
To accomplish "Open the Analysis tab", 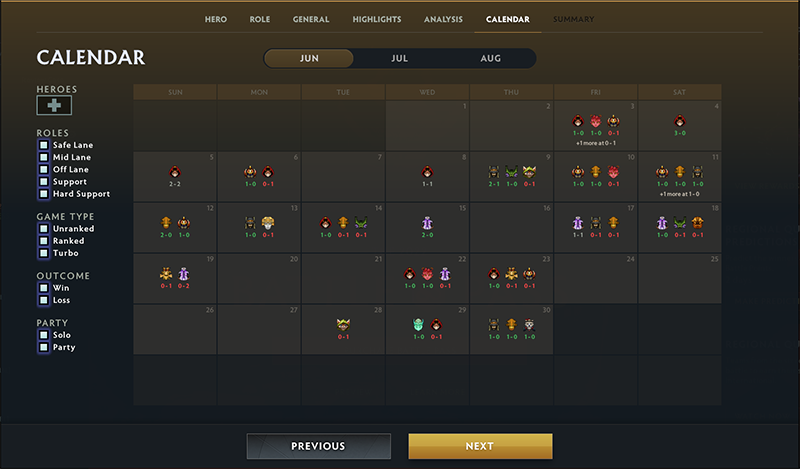I will pos(443,19).
